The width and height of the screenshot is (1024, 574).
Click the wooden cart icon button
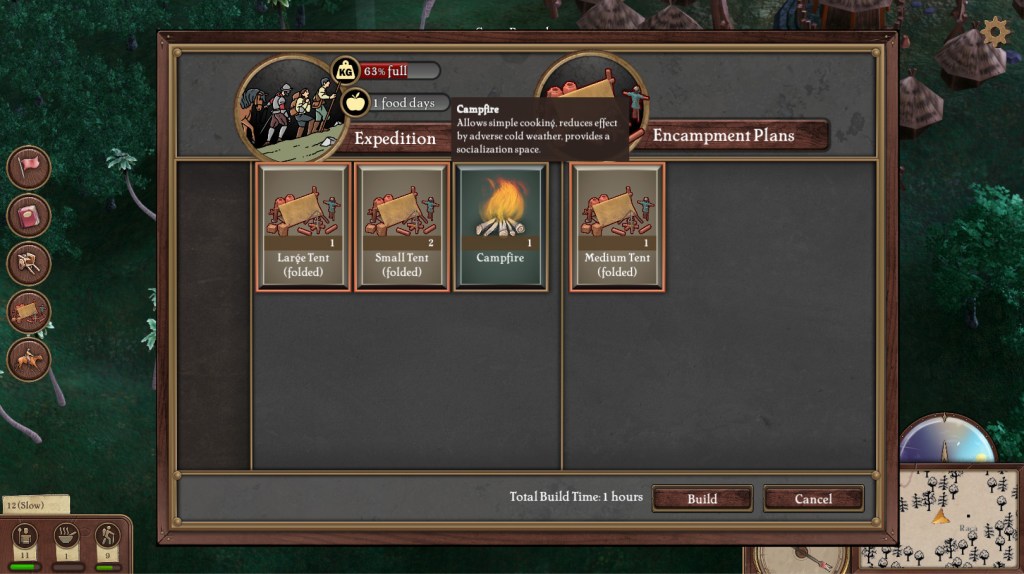click(29, 263)
